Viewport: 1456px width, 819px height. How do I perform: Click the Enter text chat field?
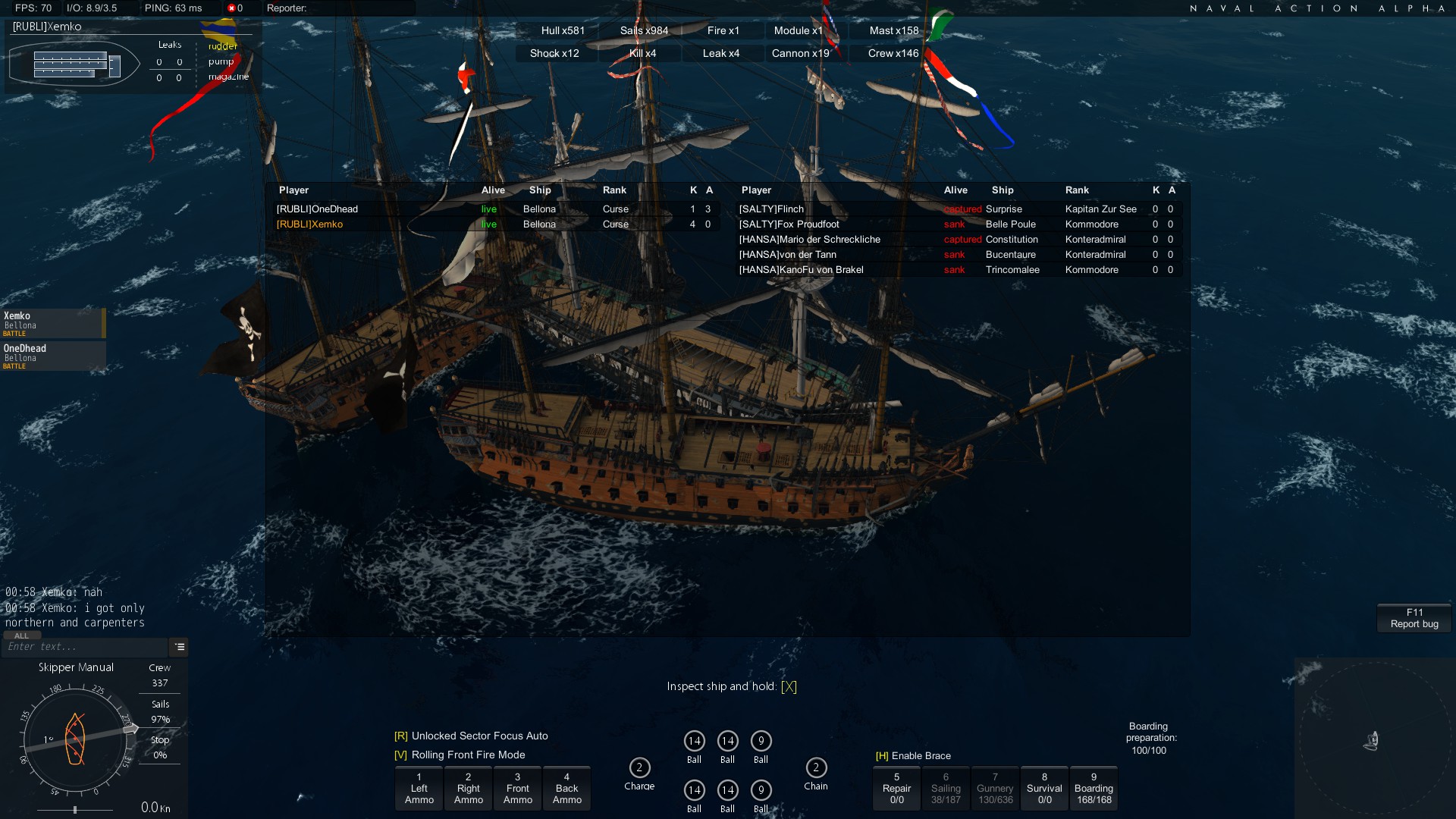click(83, 647)
